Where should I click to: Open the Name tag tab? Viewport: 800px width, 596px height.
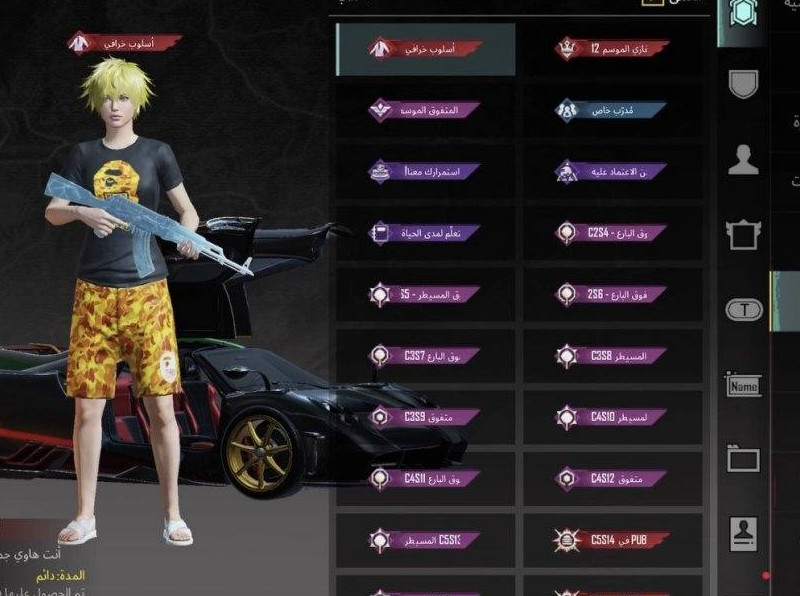pyautogui.click(x=743, y=385)
